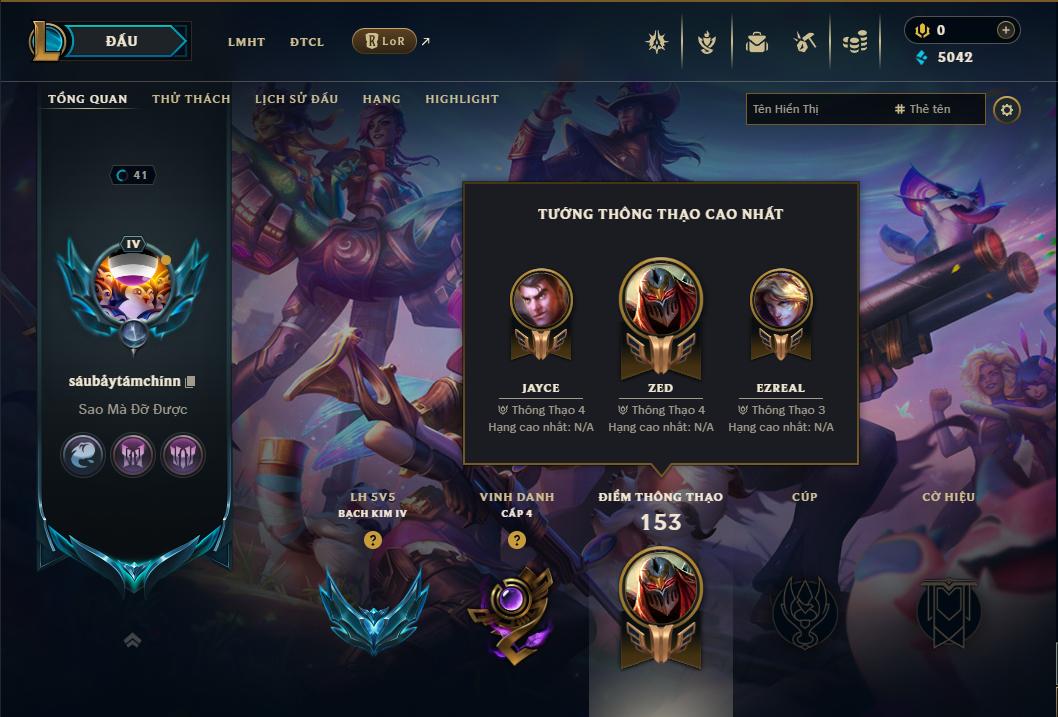Screen dimensions: 1058x717
Task: Open the ĐTCL menu entry
Action: point(307,42)
